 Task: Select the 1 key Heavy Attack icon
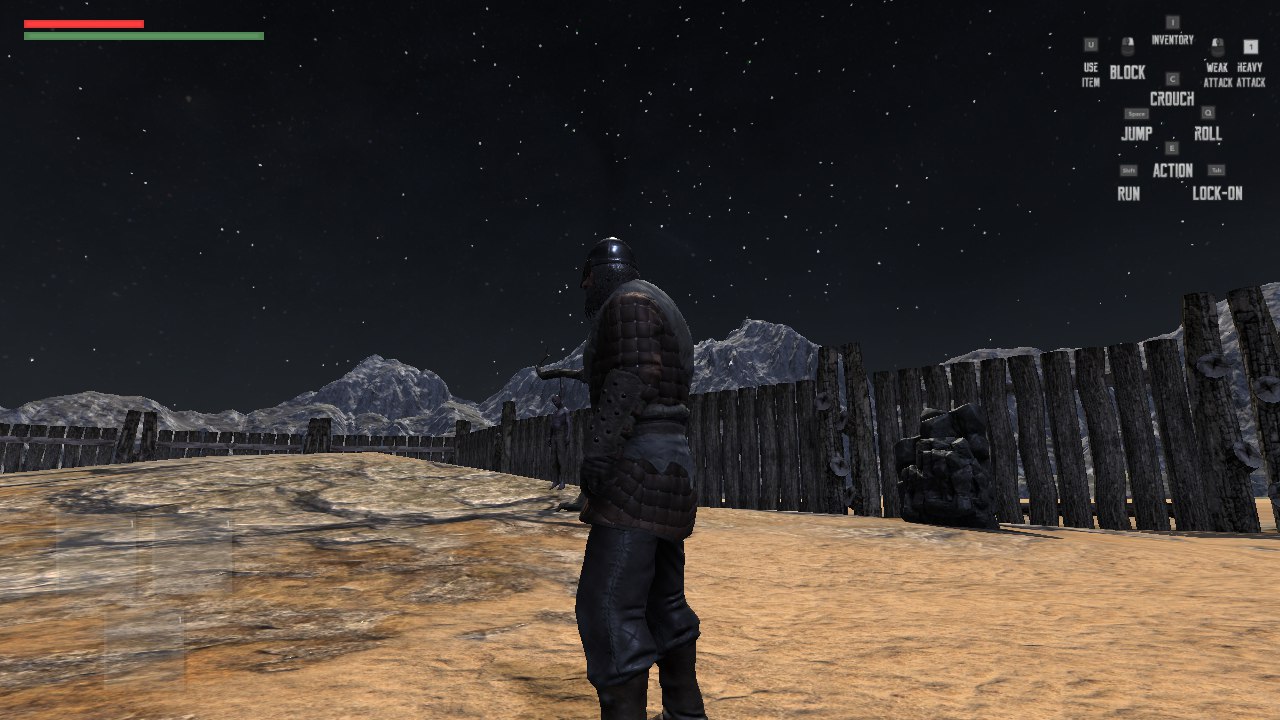[x=1251, y=47]
